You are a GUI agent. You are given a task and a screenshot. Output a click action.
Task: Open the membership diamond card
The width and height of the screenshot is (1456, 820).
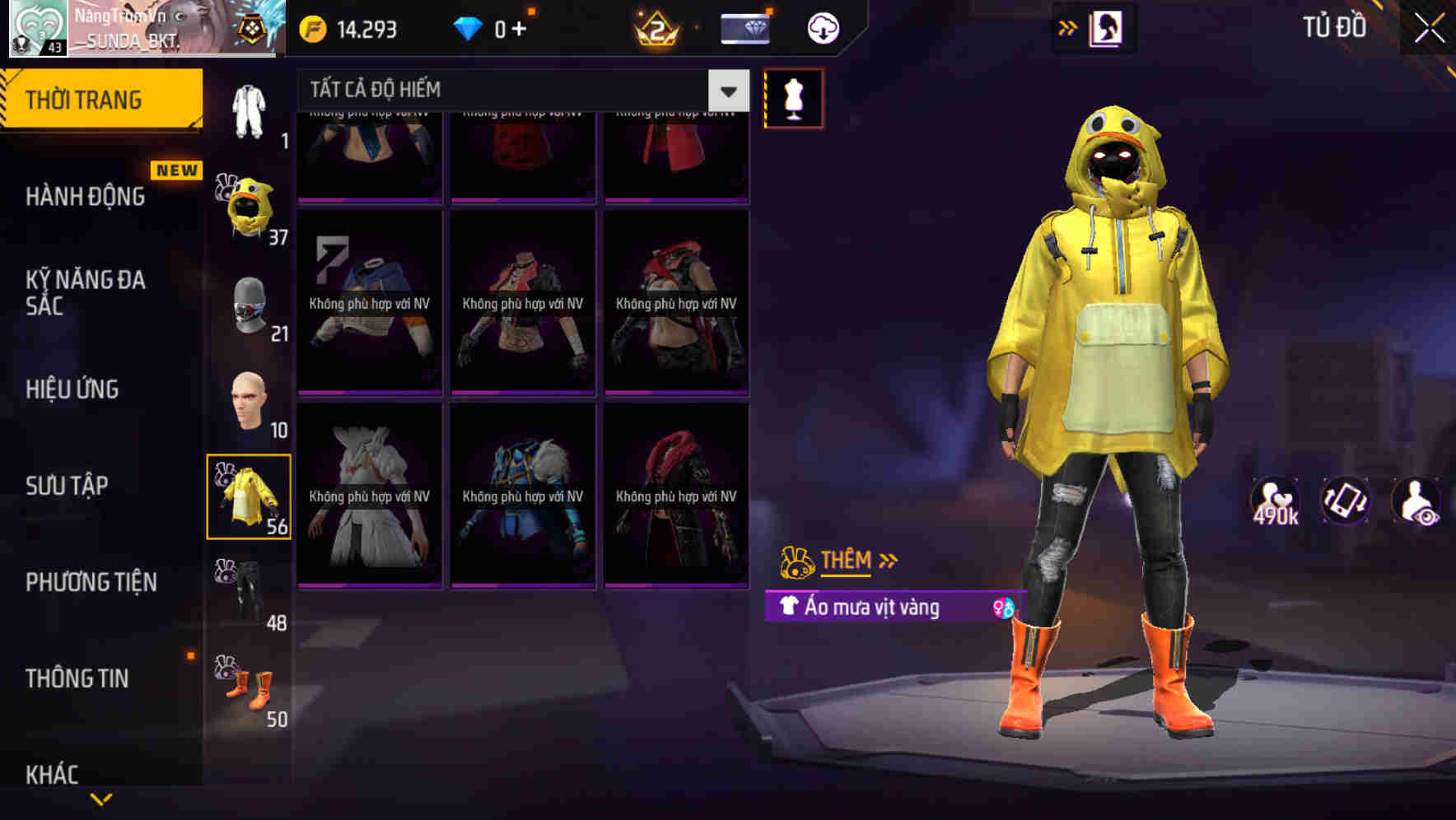(745, 27)
